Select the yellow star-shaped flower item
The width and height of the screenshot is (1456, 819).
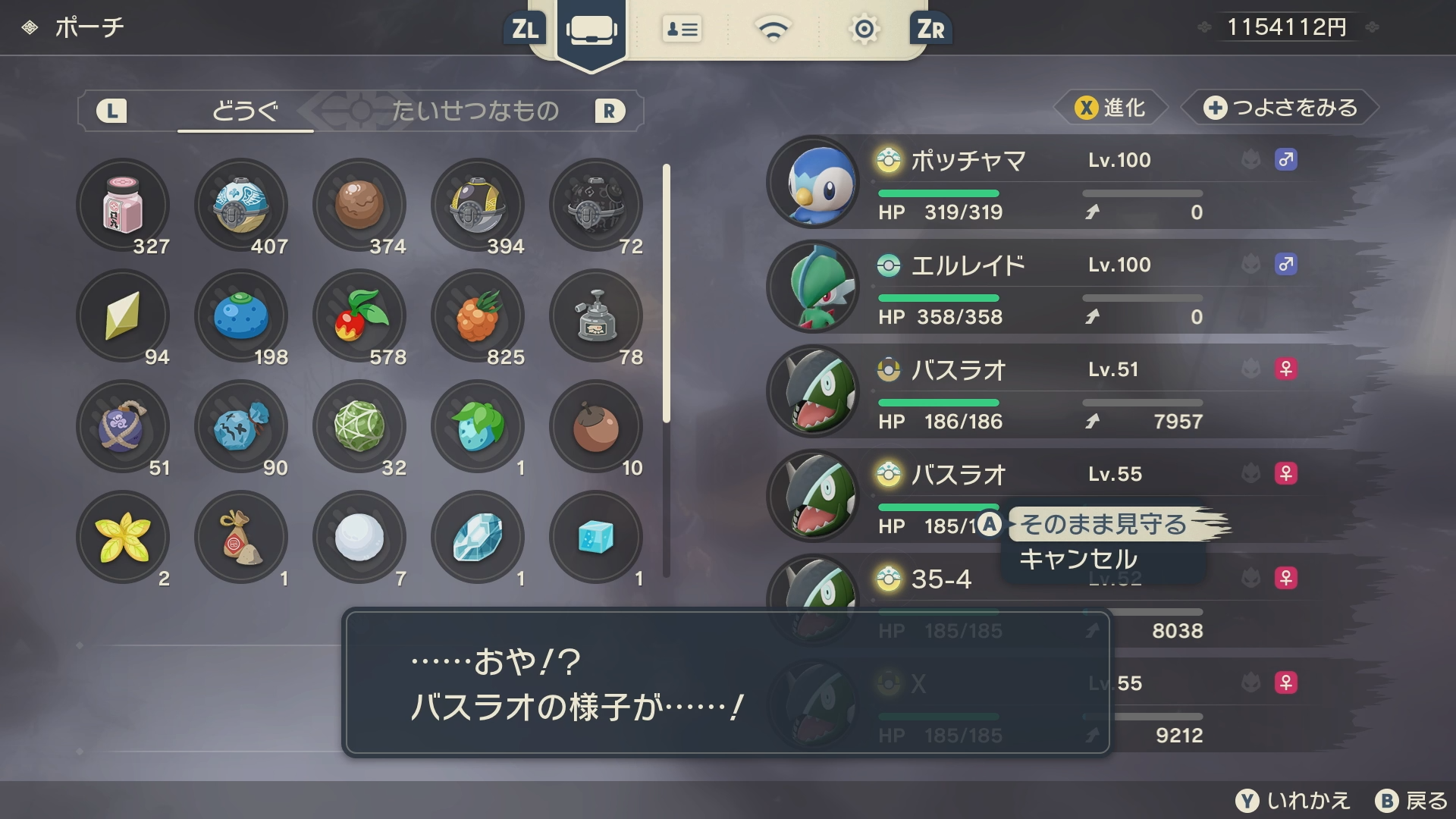123,537
